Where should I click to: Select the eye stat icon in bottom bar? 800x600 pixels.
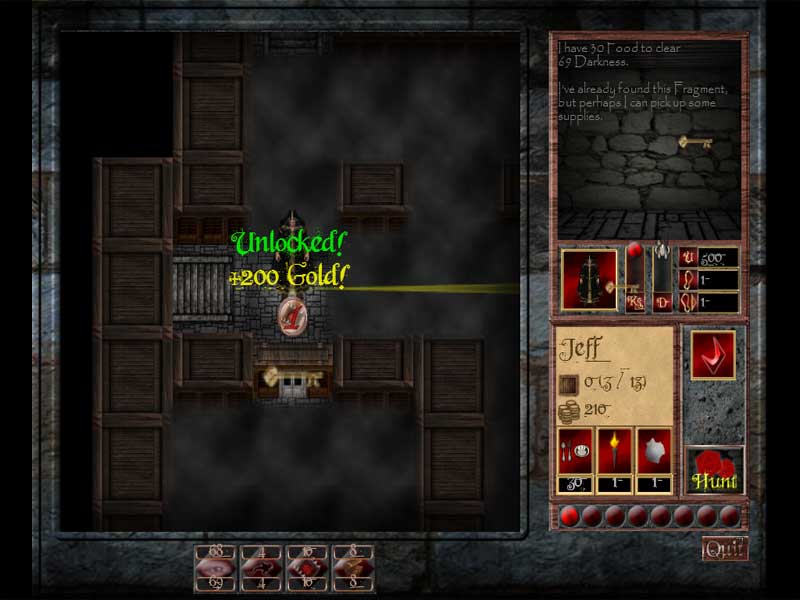(x=214, y=566)
